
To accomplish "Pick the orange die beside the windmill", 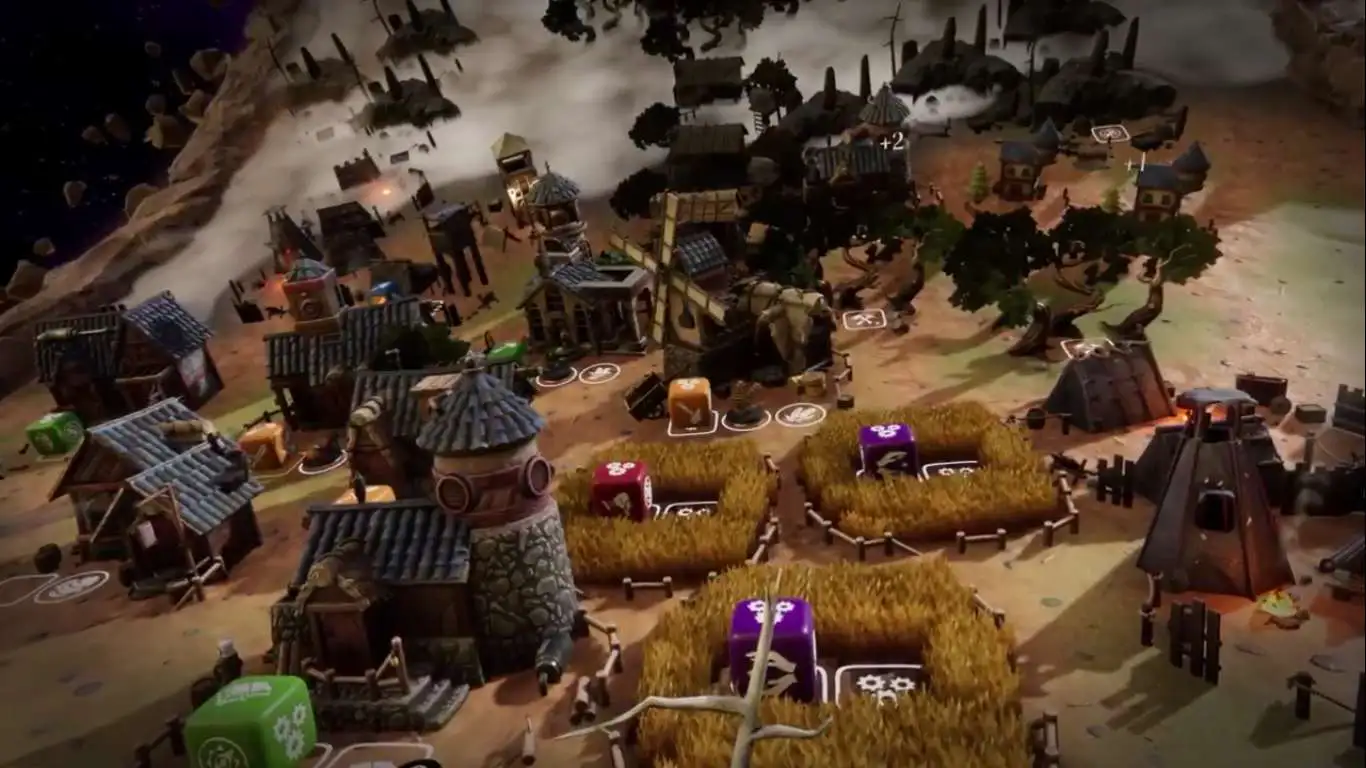I will tap(690, 402).
